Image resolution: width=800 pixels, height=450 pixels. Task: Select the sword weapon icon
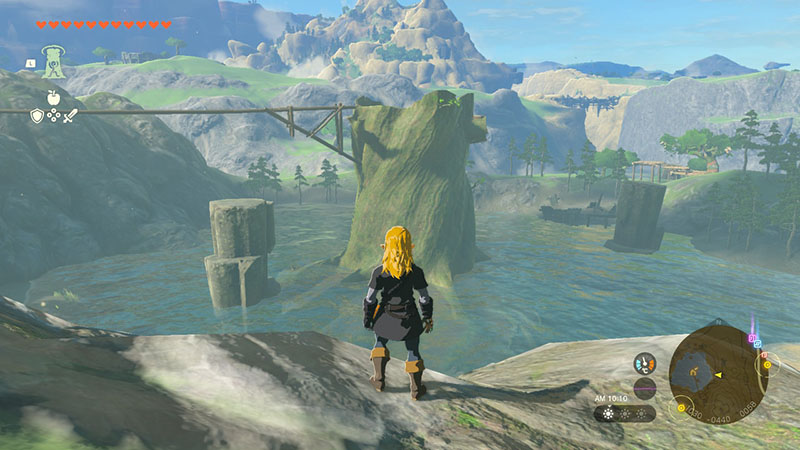(70, 116)
